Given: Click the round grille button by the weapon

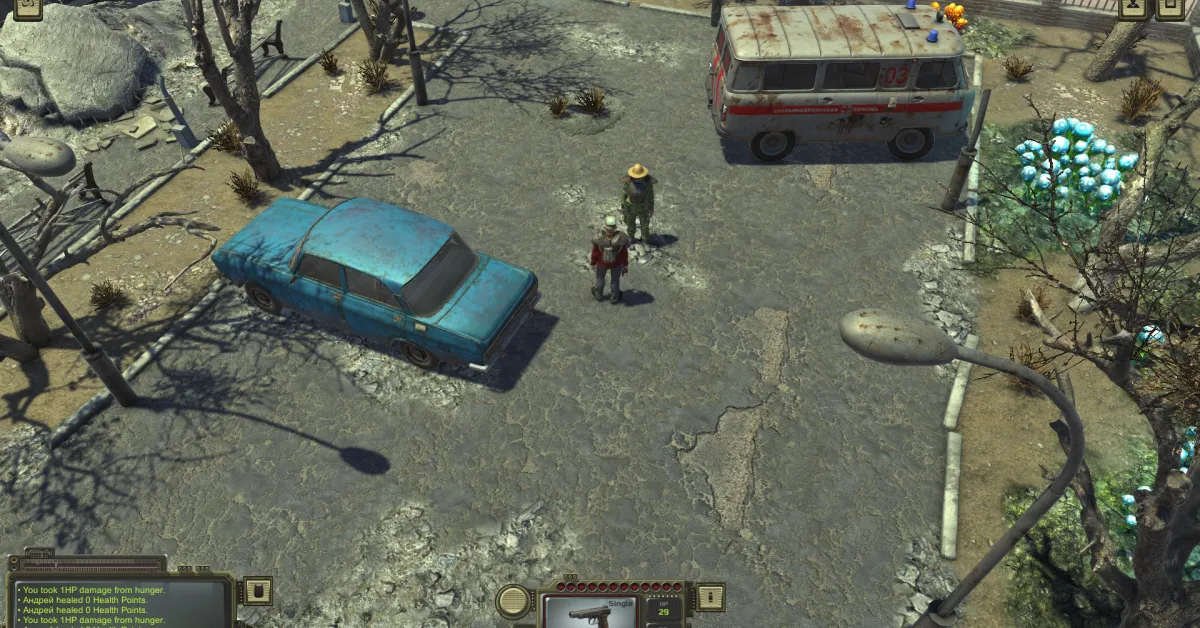Looking at the screenshot, I should (x=514, y=600).
